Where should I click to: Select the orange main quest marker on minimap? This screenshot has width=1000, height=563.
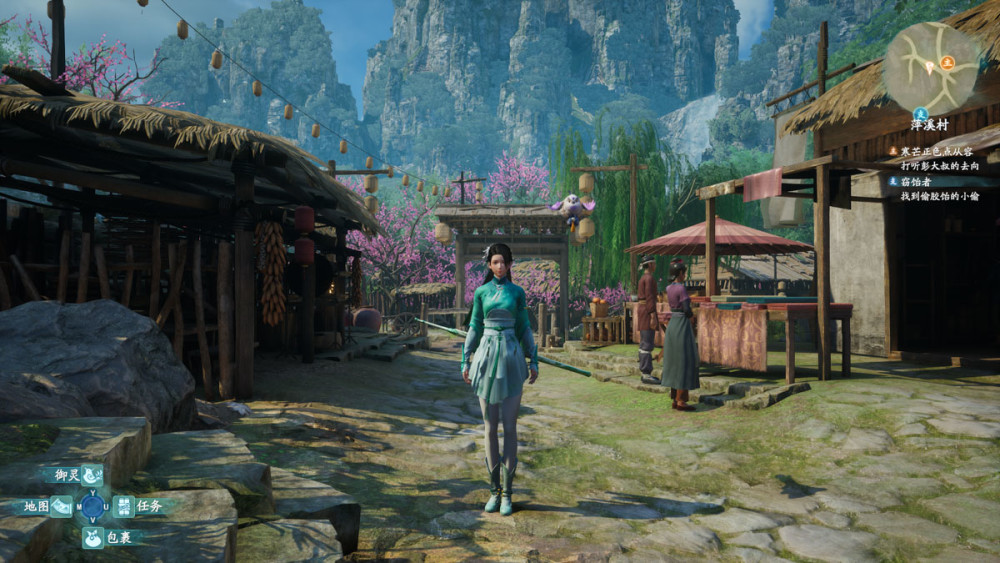(947, 62)
